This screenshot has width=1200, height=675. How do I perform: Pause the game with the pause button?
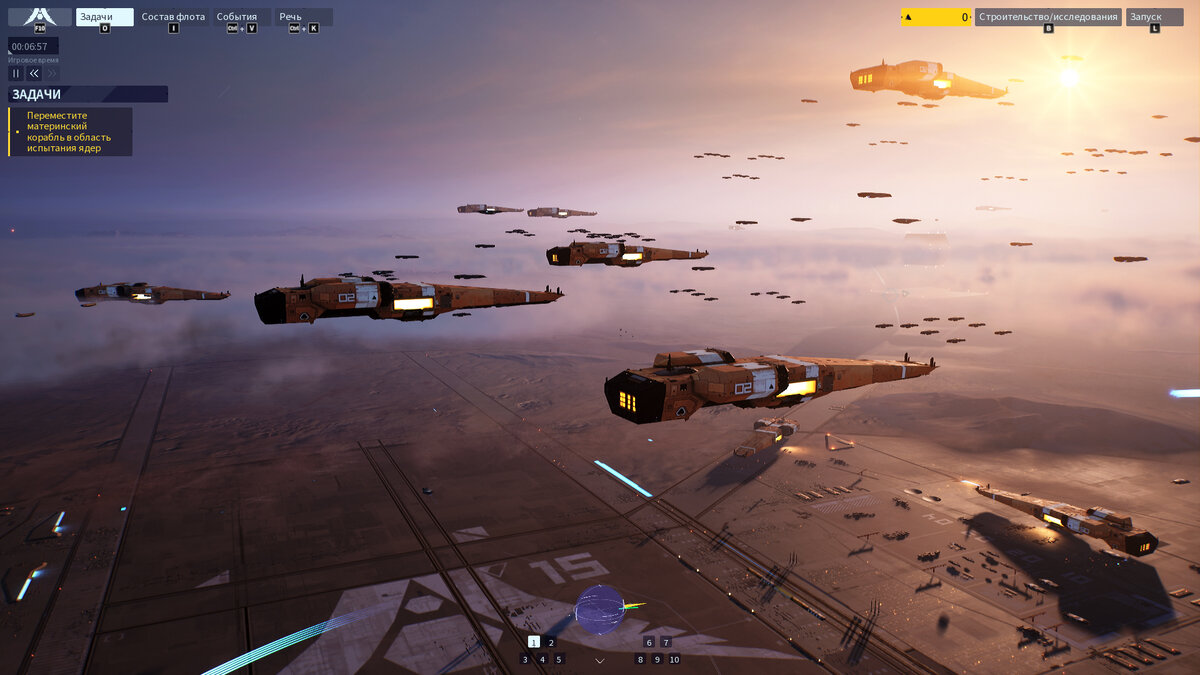(16, 73)
